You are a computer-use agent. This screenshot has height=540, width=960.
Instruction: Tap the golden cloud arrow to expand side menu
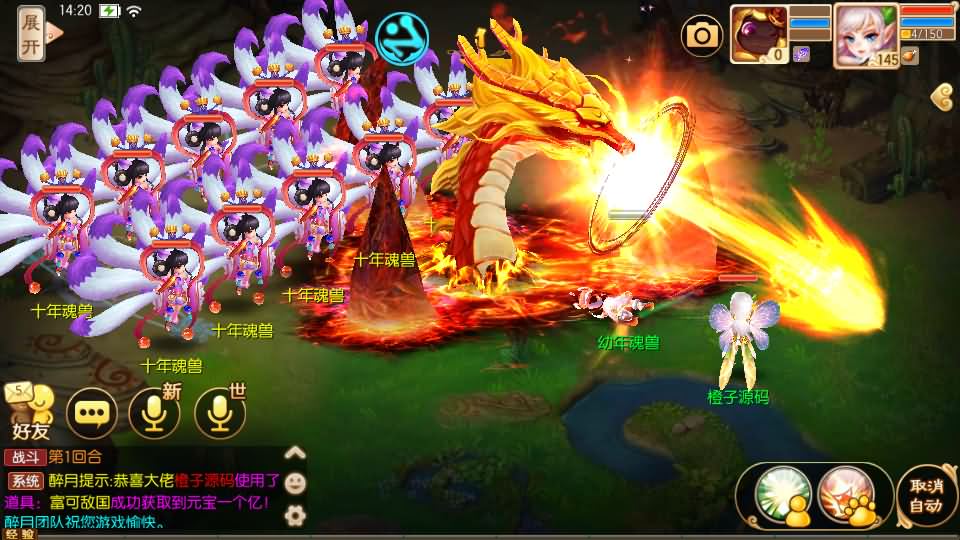click(x=941, y=96)
